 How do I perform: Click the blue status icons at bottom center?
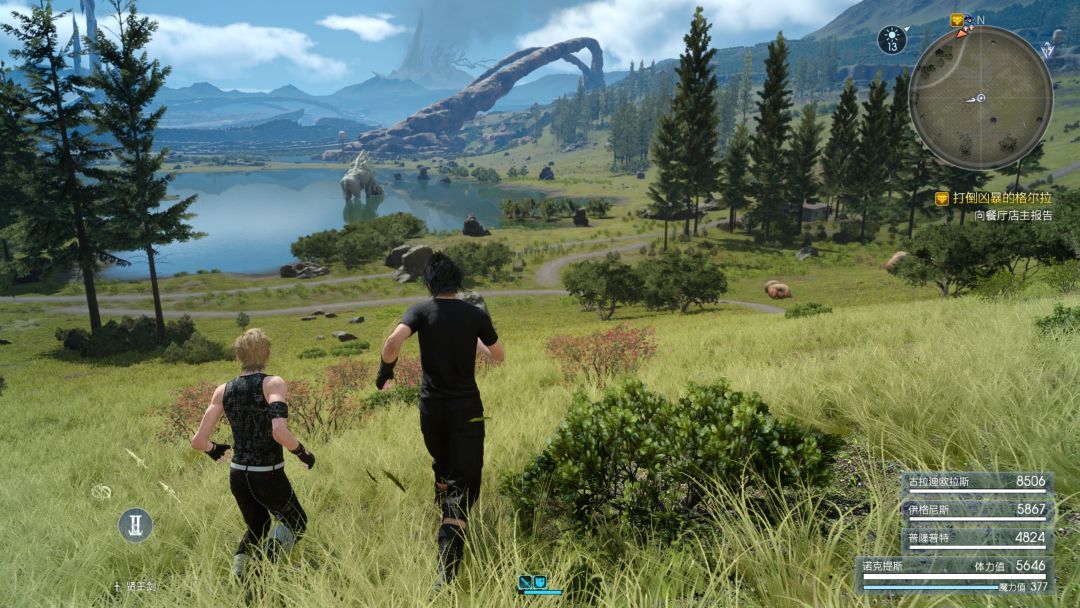532,582
